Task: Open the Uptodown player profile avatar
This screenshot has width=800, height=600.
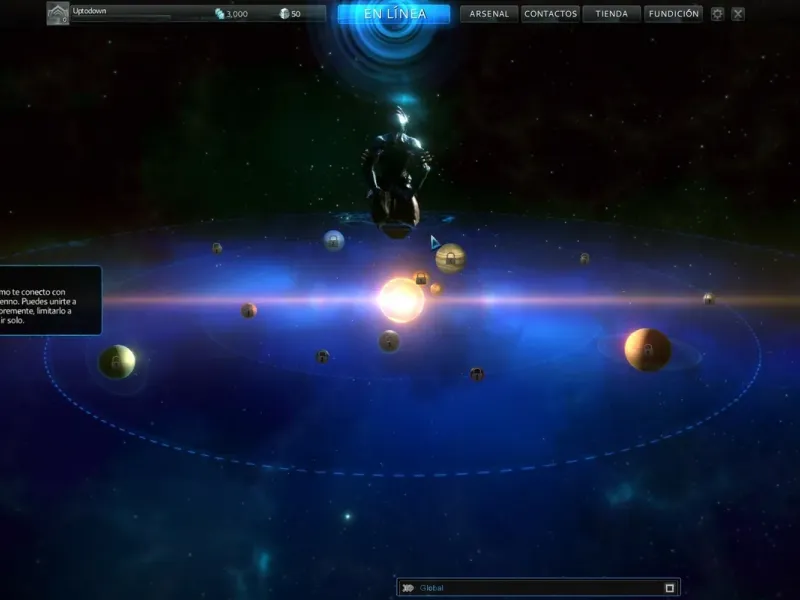Action: point(58,14)
